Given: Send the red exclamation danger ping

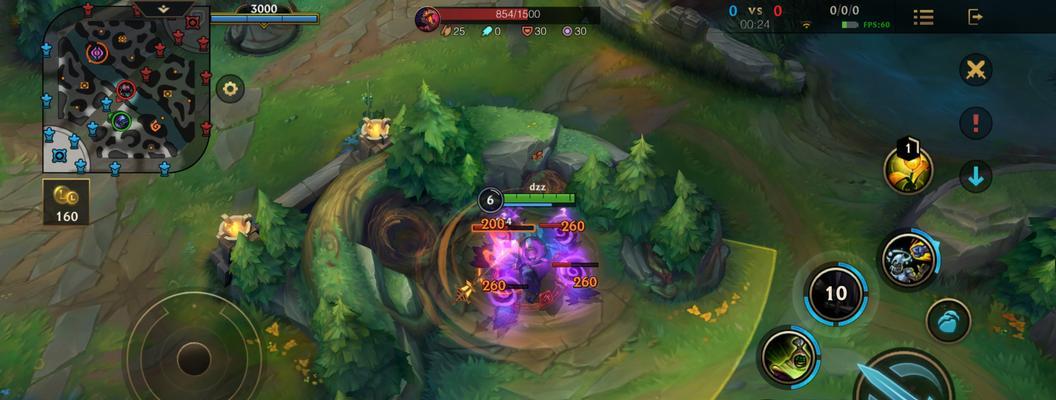Looking at the screenshot, I should pyautogui.click(x=975, y=123).
